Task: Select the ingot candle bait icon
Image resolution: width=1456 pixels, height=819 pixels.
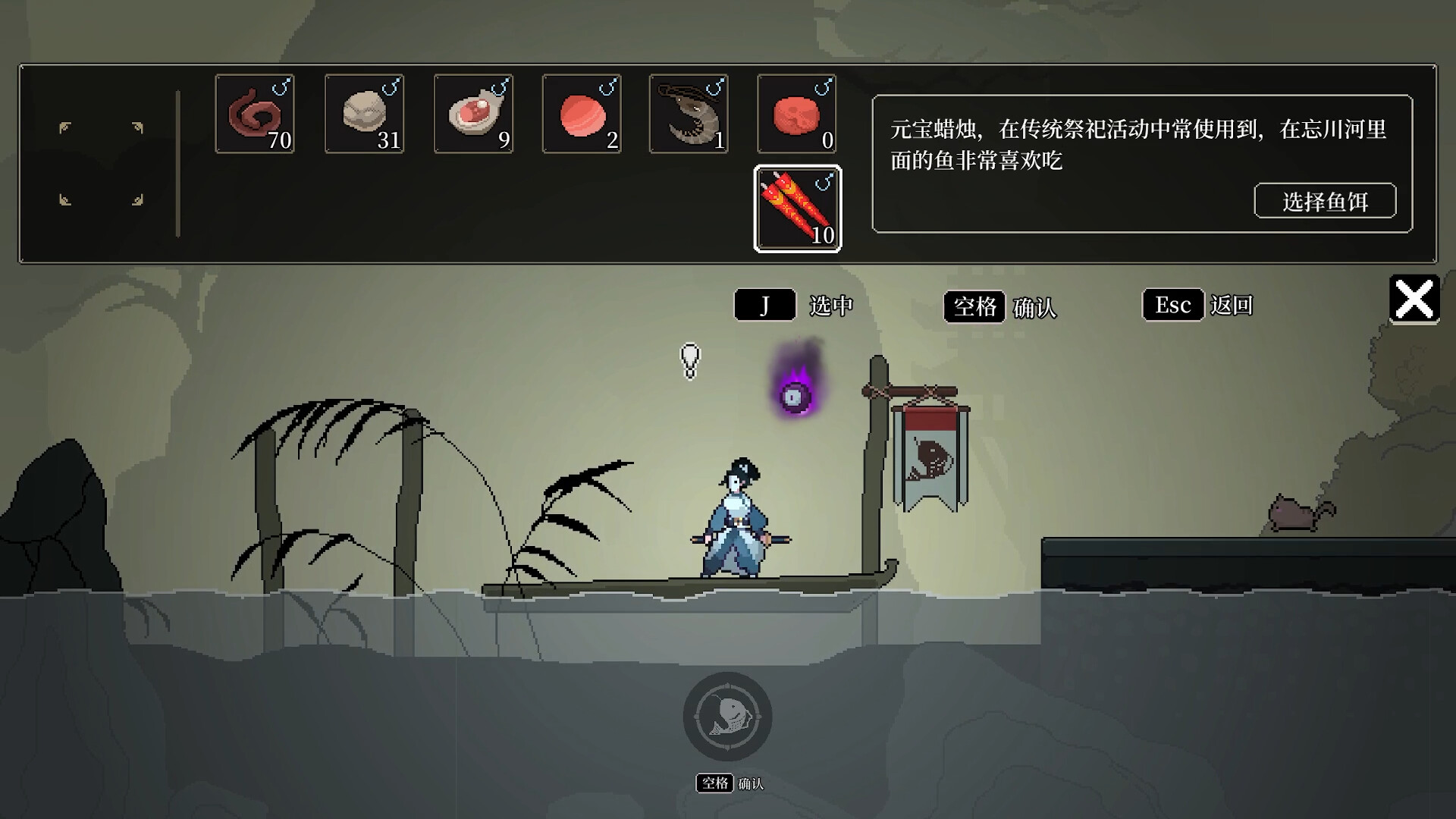Action: (797, 209)
